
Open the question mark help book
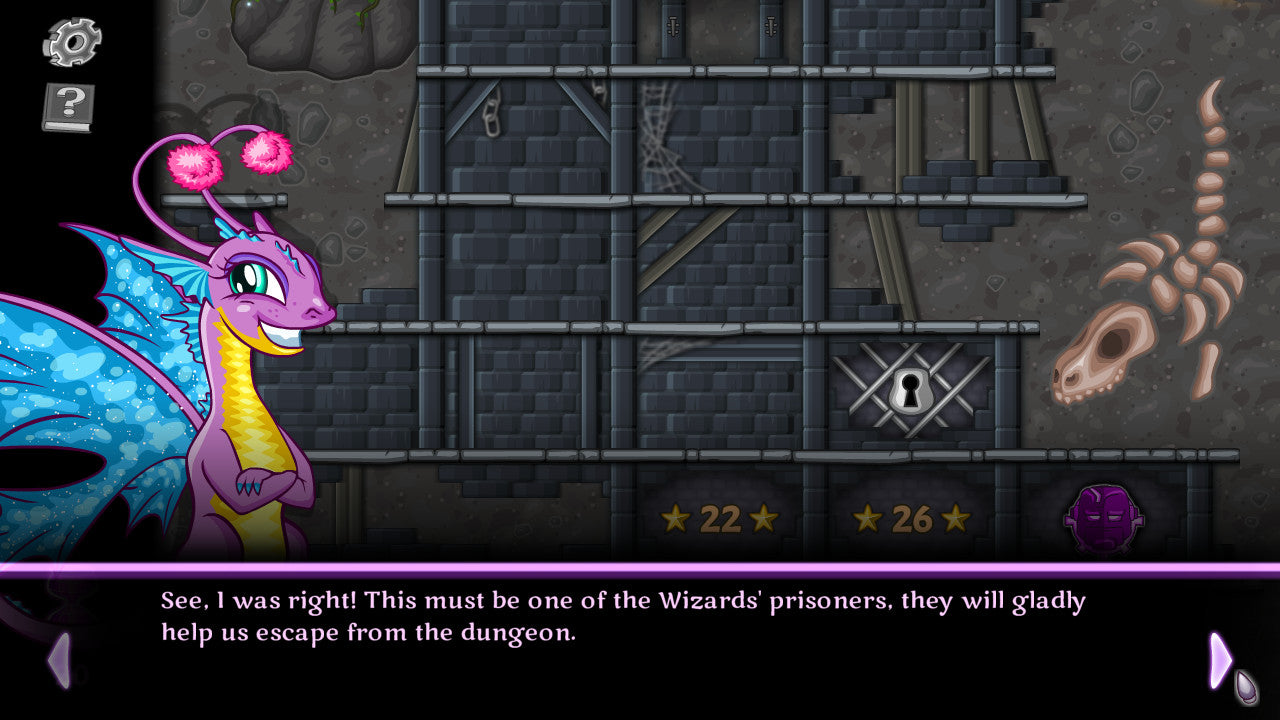[69, 107]
